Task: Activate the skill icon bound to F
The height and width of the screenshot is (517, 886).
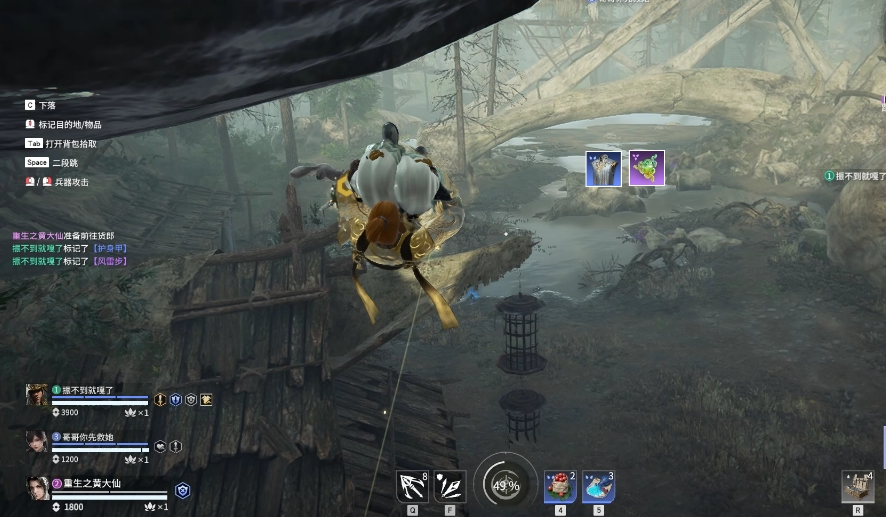Action: (x=450, y=486)
